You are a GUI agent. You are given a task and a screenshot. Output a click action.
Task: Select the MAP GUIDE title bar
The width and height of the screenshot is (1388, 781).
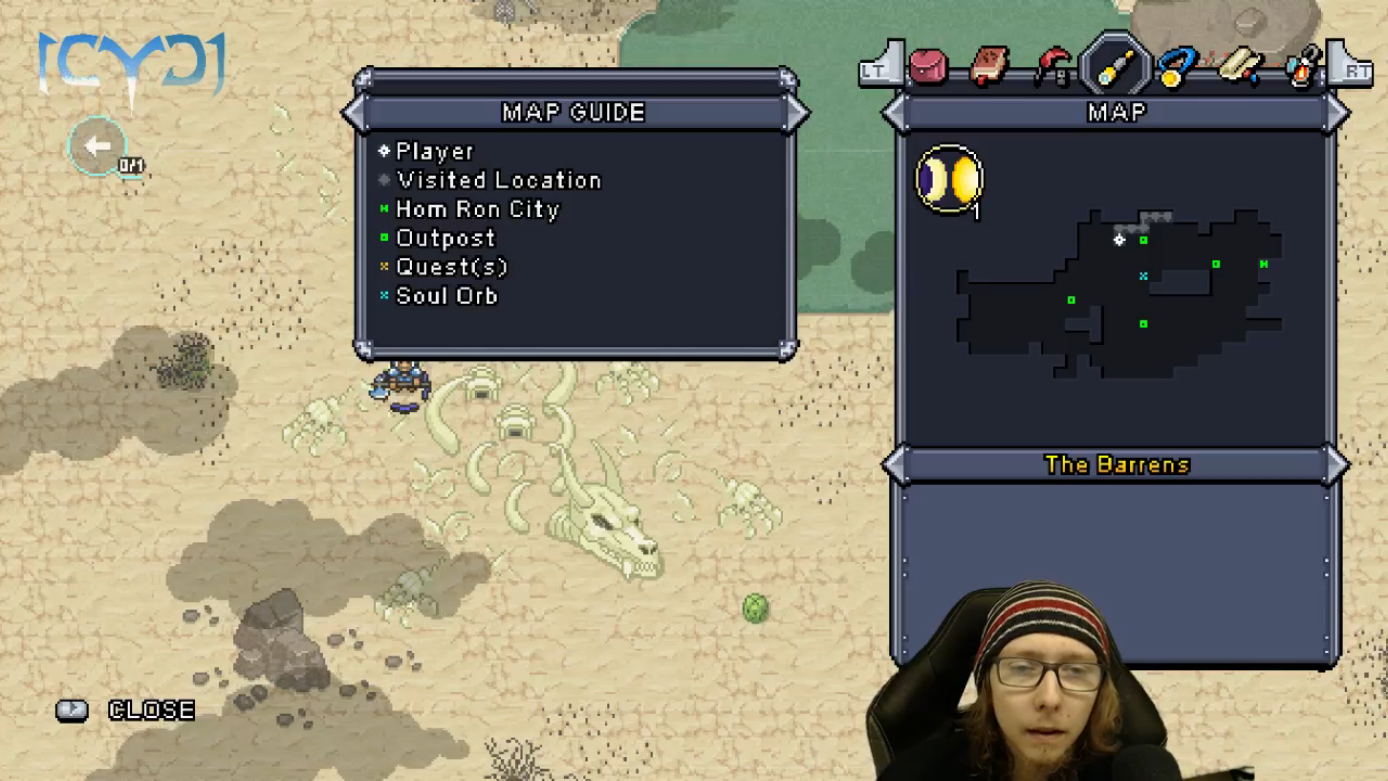tap(573, 112)
